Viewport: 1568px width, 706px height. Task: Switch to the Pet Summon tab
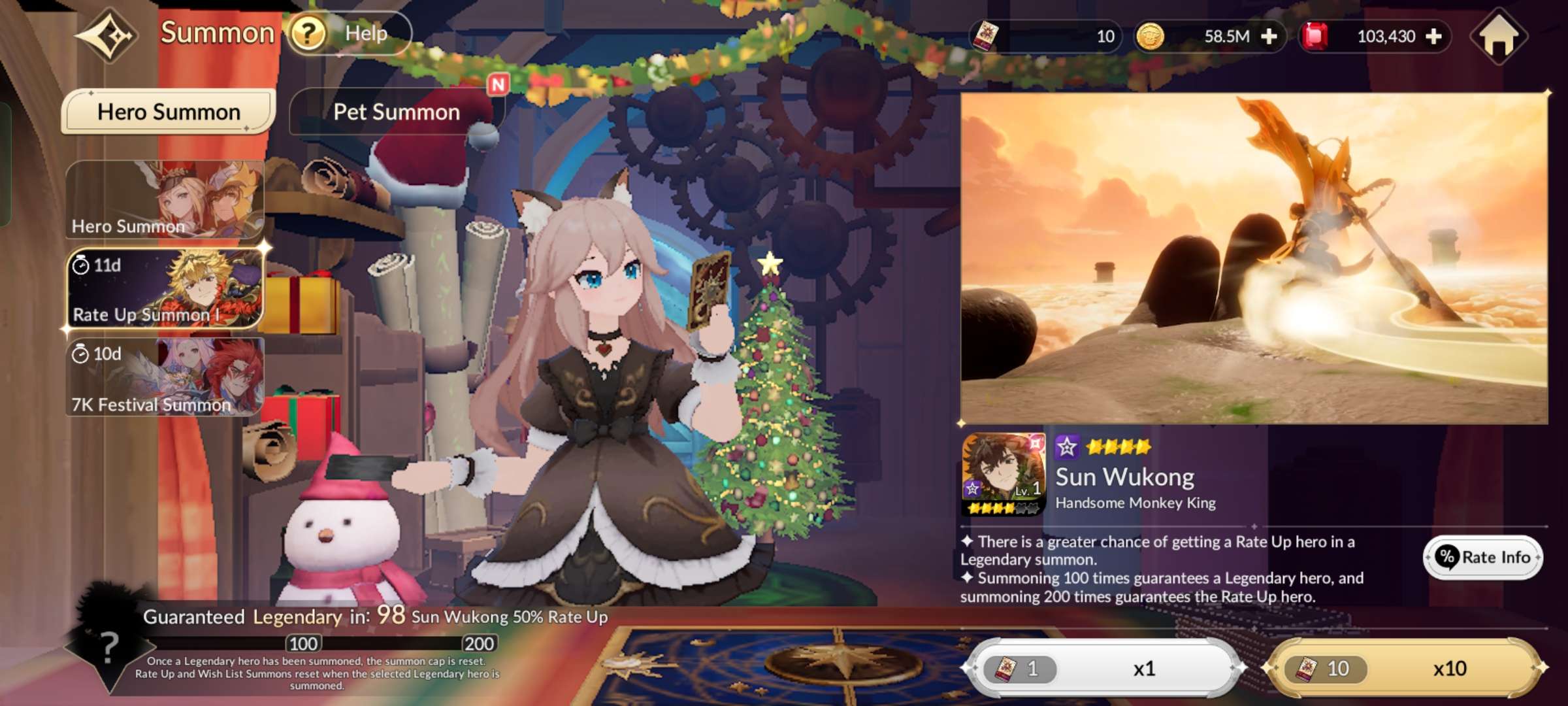(x=397, y=112)
